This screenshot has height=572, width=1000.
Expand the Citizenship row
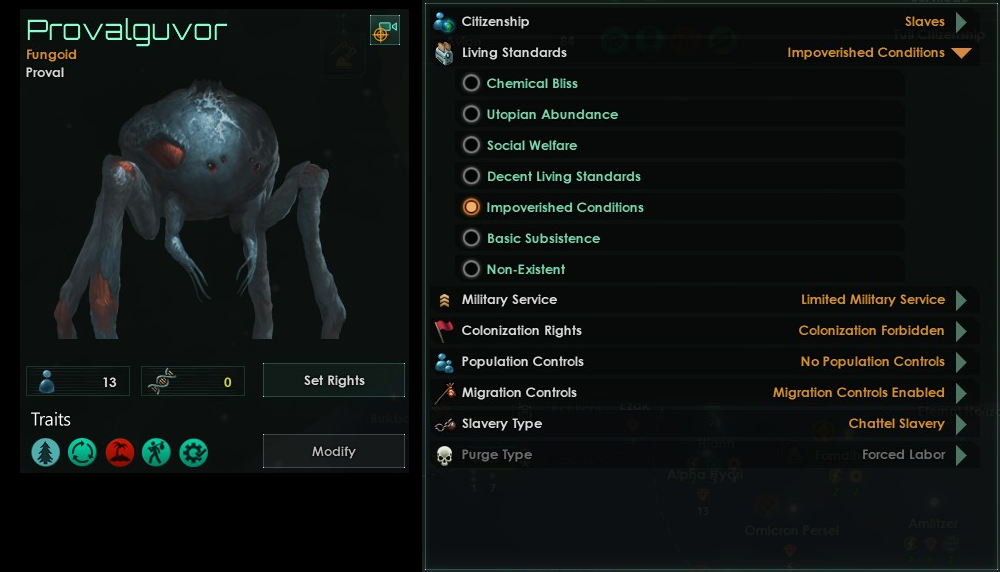(x=961, y=22)
